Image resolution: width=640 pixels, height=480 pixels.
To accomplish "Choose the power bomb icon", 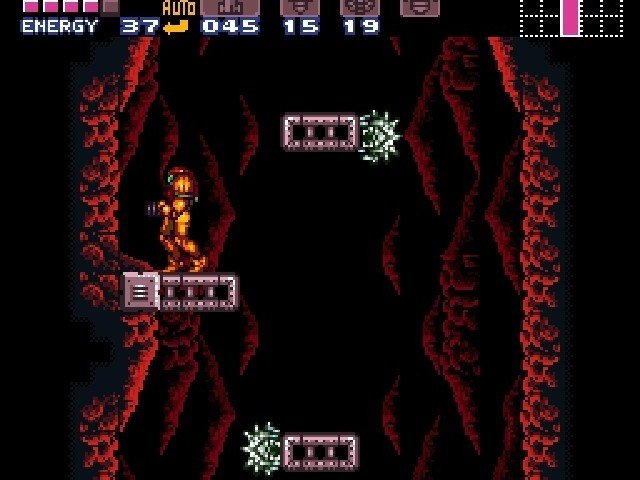I will 360,7.
